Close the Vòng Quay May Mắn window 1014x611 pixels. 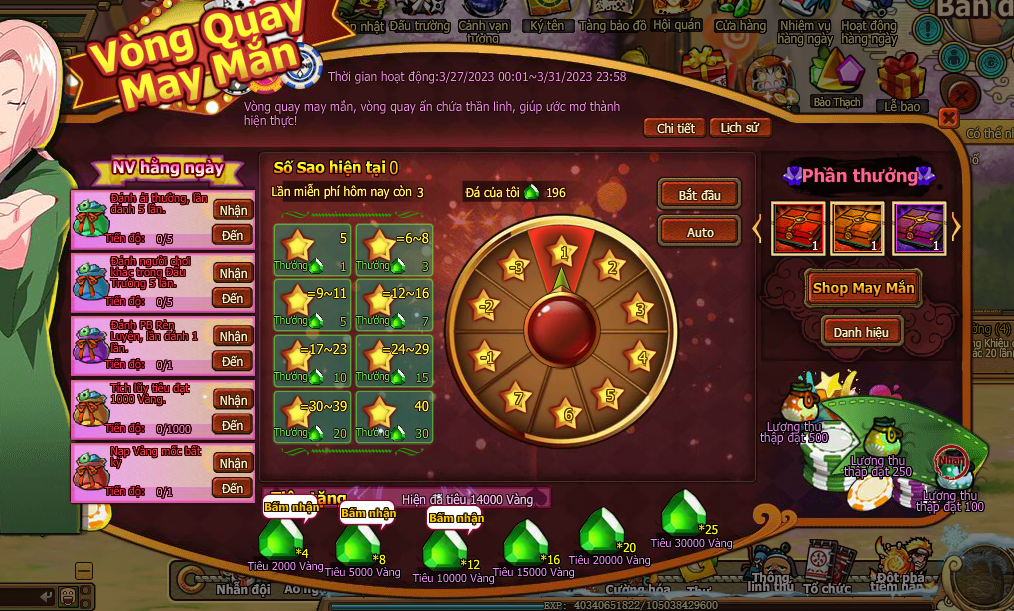click(948, 119)
